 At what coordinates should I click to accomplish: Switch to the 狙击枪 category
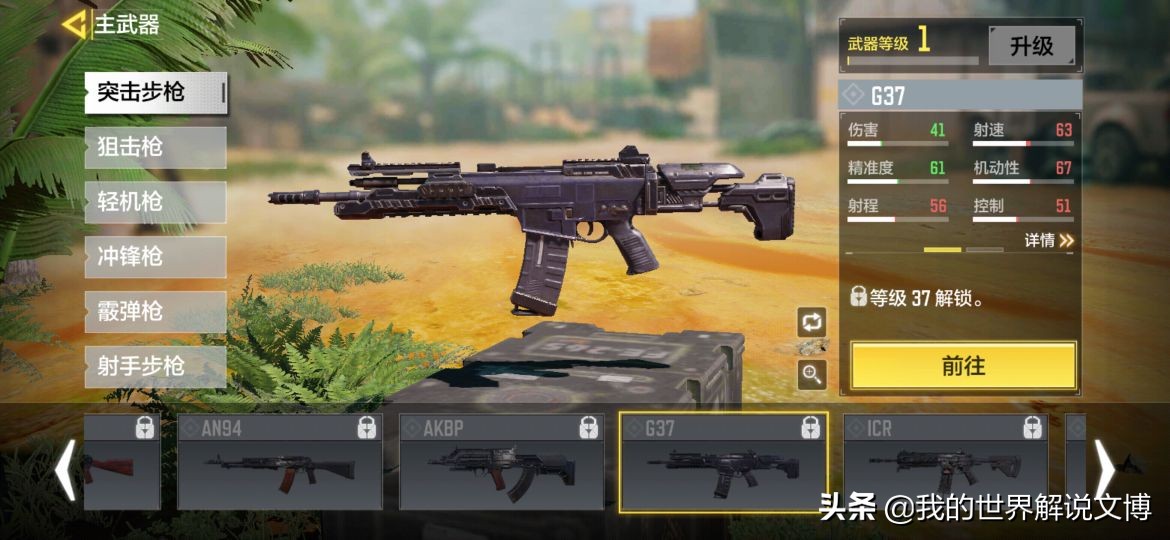coord(155,148)
